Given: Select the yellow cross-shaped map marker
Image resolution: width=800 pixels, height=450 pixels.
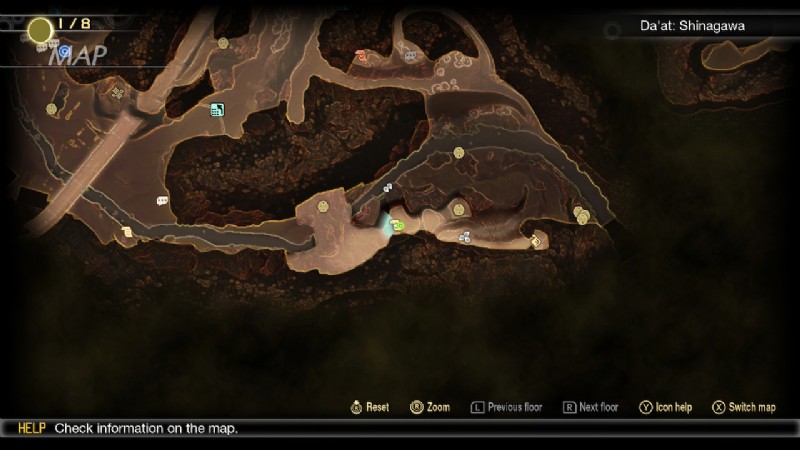Looking at the screenshot, I should [118, 94].
